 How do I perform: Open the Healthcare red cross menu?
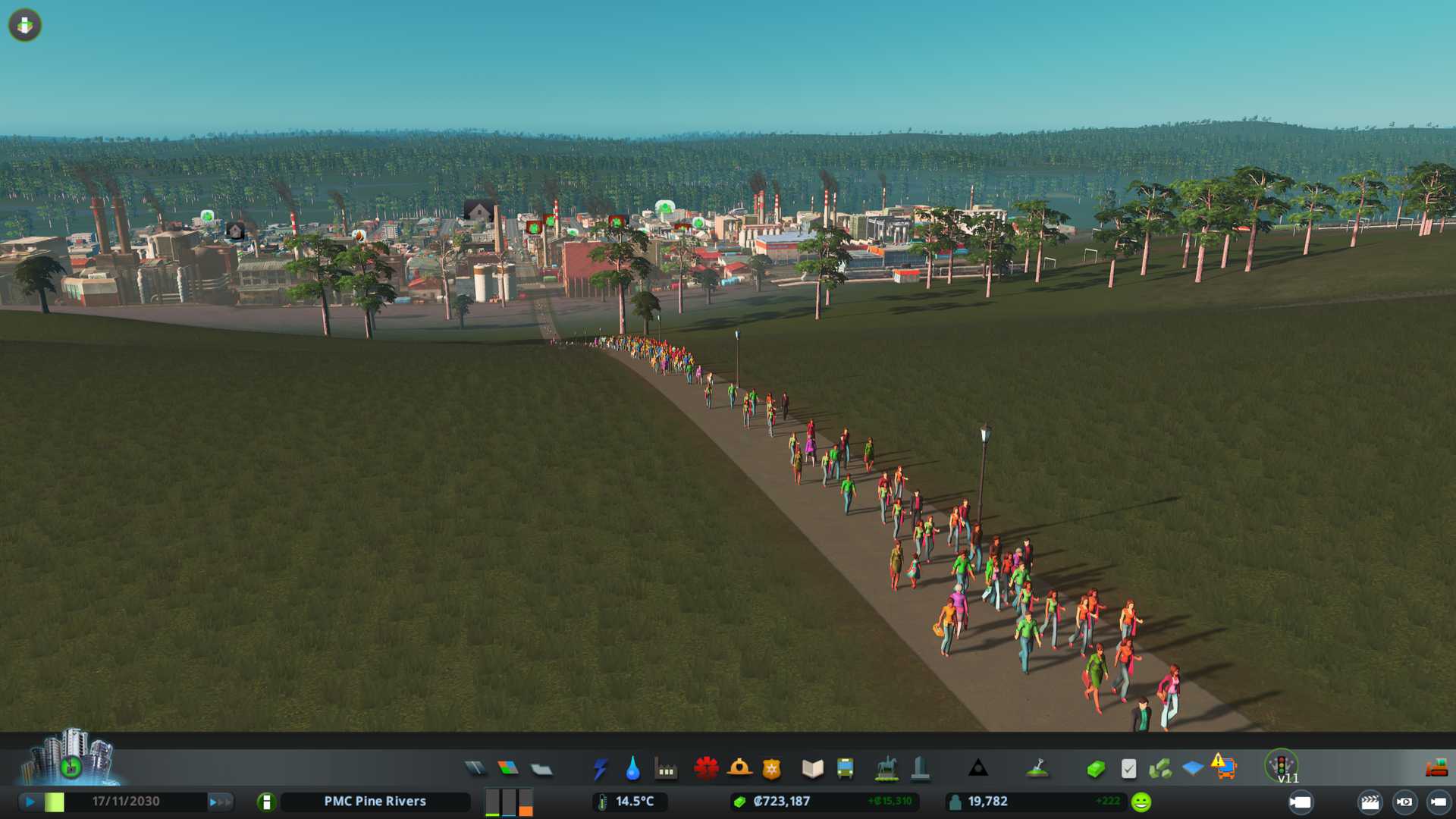706,769
